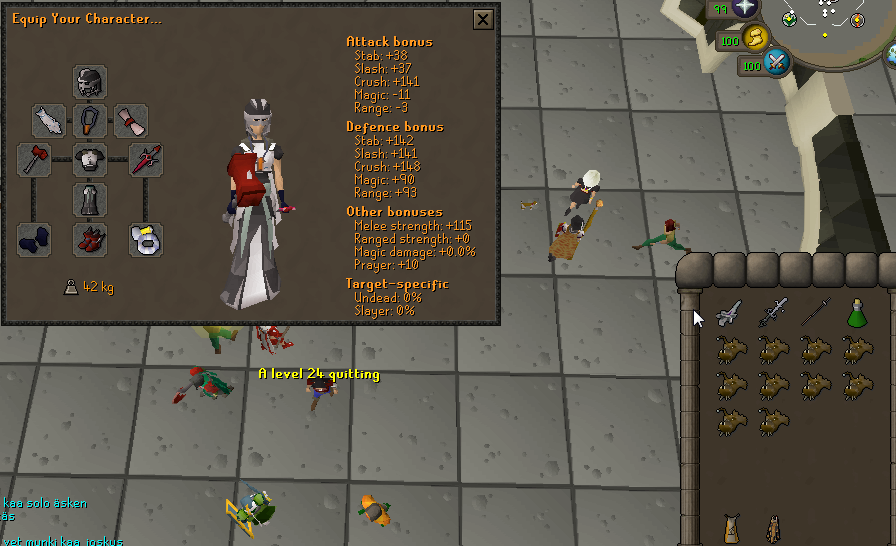896x546 pixels.
Task: Select the red warhammer weapon slot
Action: click(x=34, y=160)
